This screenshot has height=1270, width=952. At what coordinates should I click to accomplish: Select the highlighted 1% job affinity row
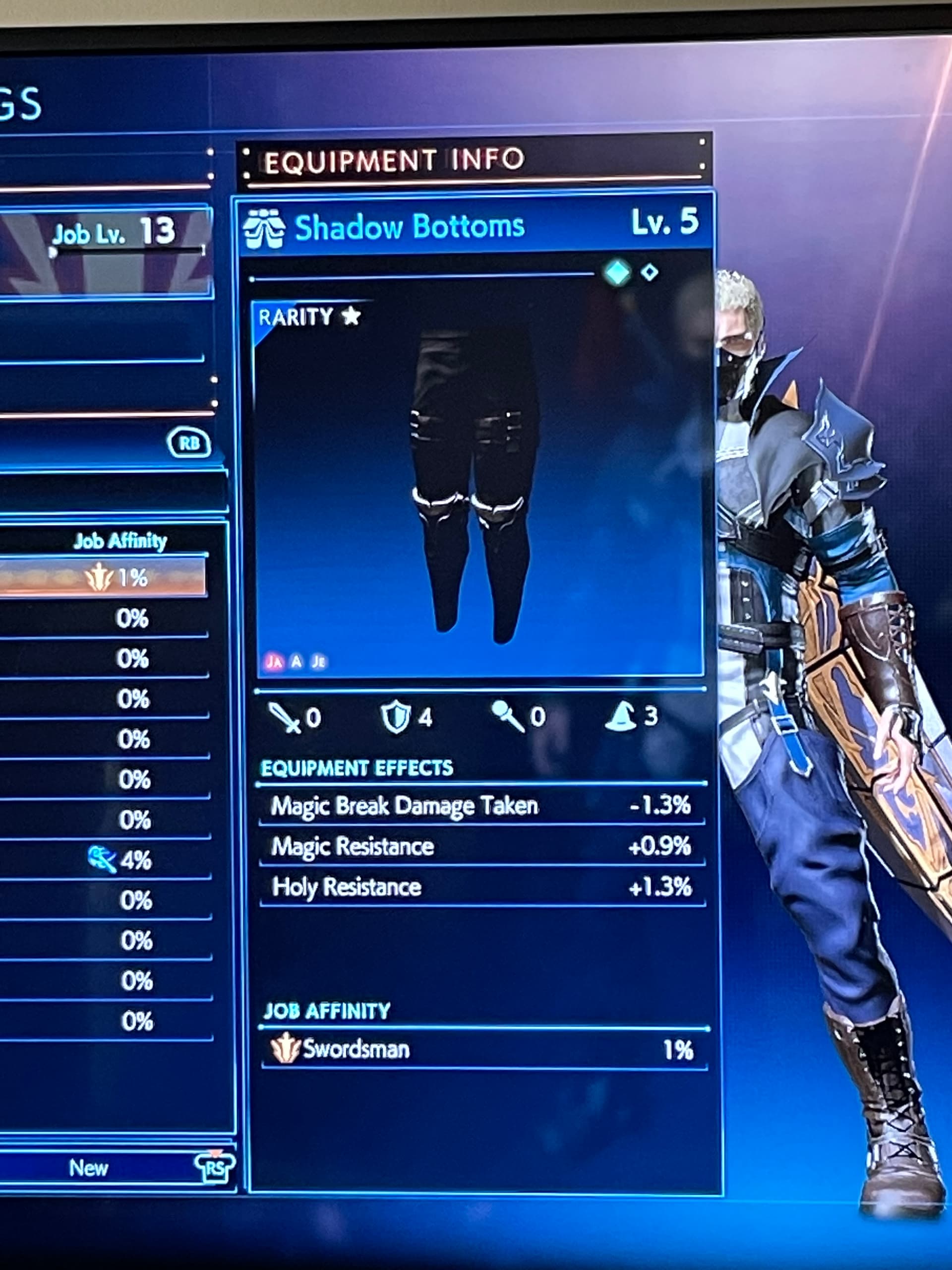point(103,577)
